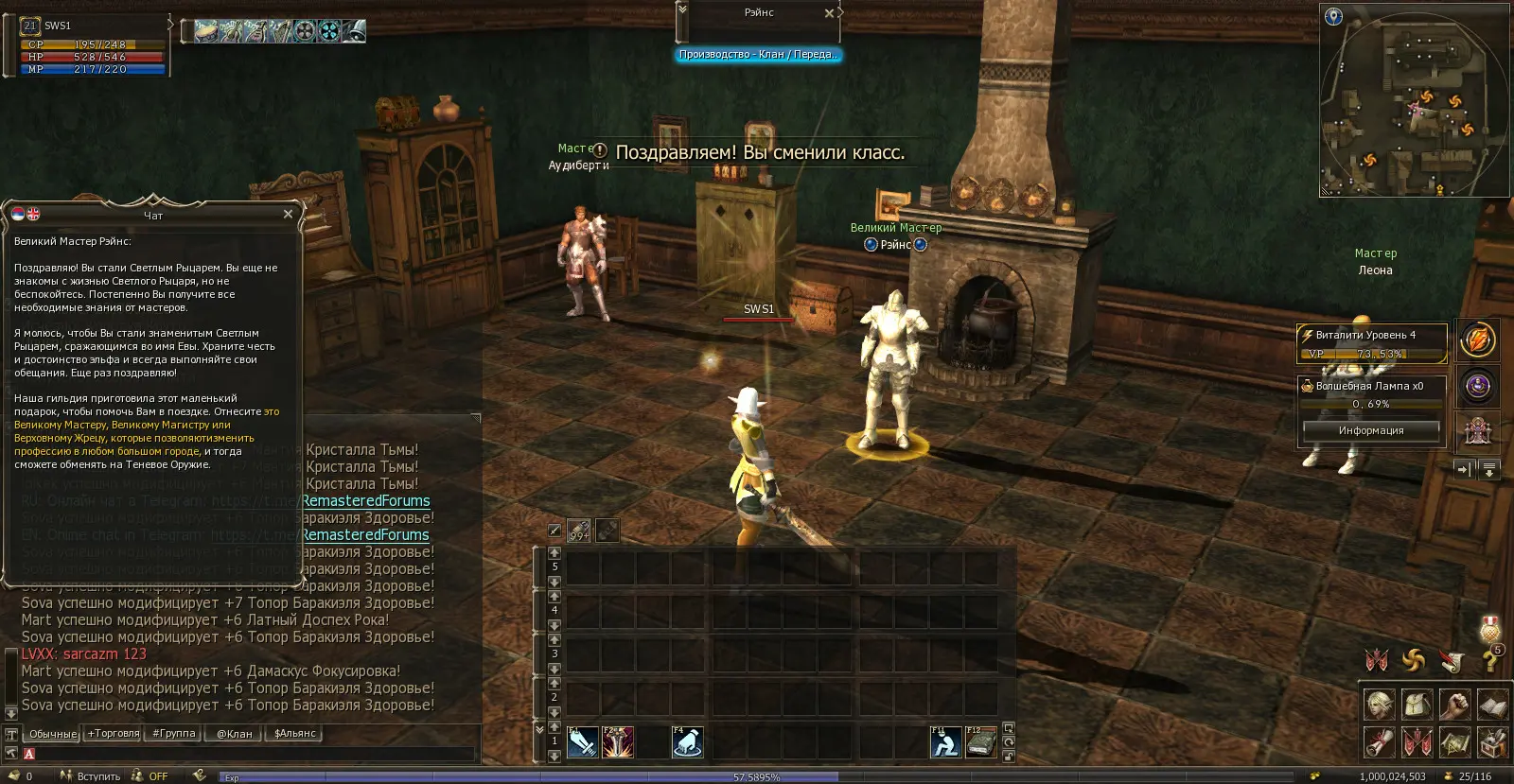Image resolution: width=1514 pixels, height=784 pixels.
Task: Switch to the $Альянс chat tab
Action: [294, 733]
